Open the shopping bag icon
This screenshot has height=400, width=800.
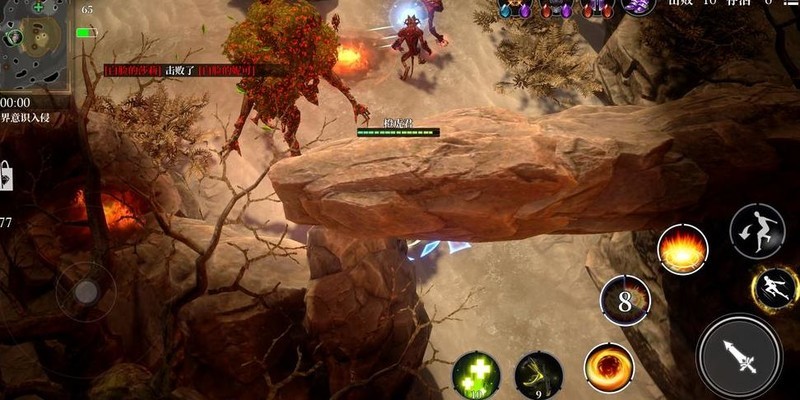(5, 176)
